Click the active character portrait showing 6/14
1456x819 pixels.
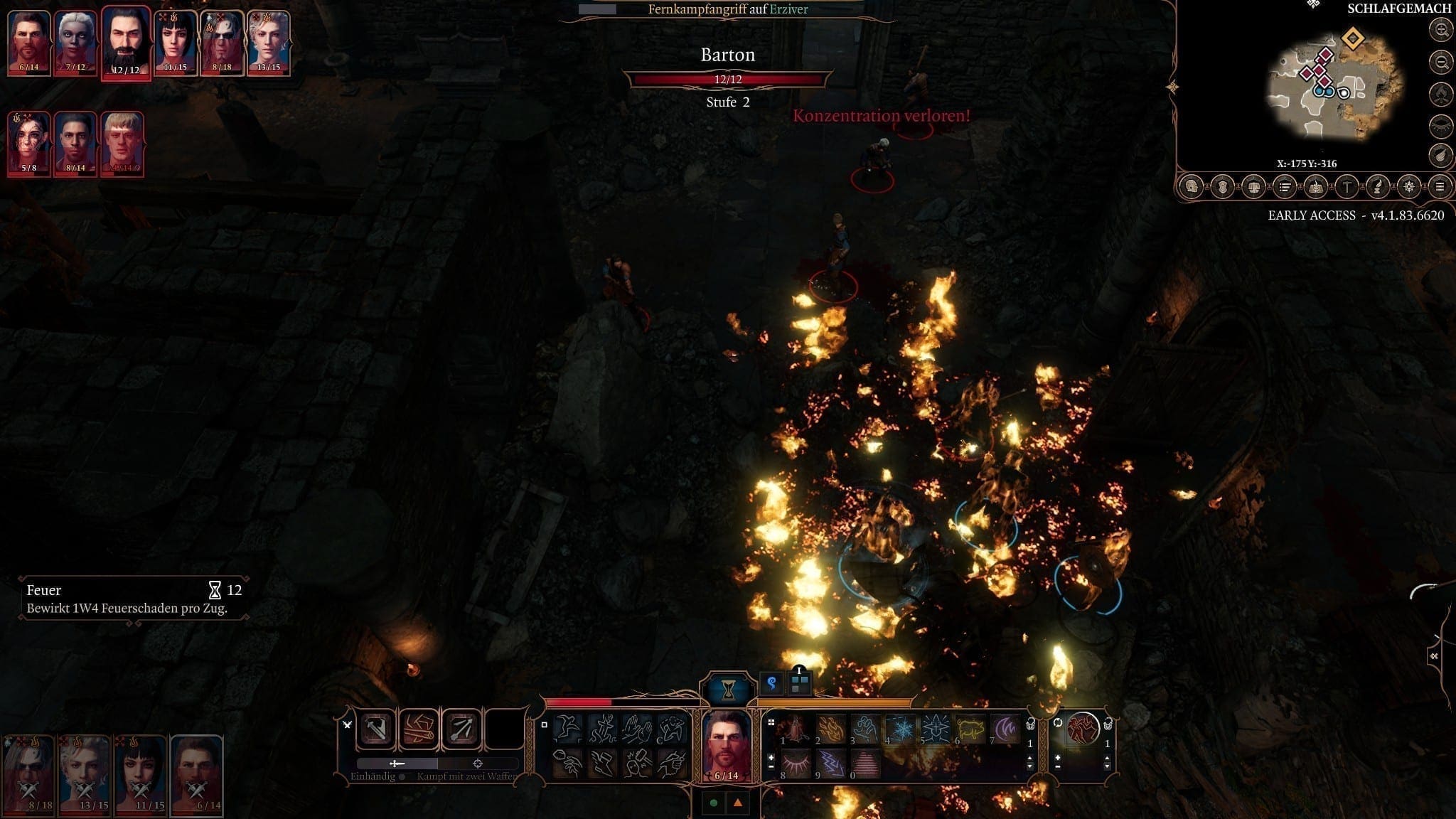[727, 744]
